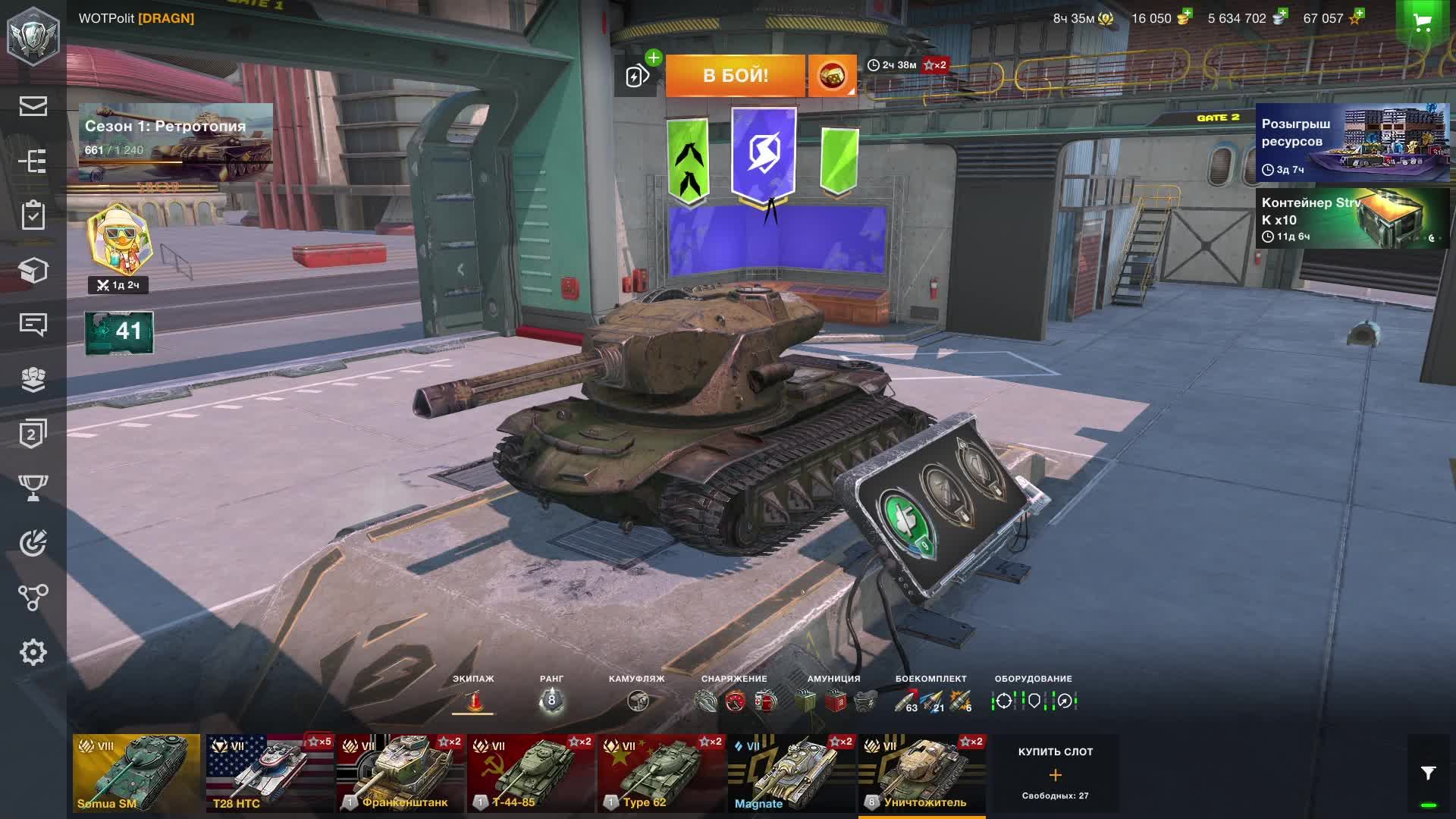Open the tank carousel filter funnel

(x=1429, y=772)
